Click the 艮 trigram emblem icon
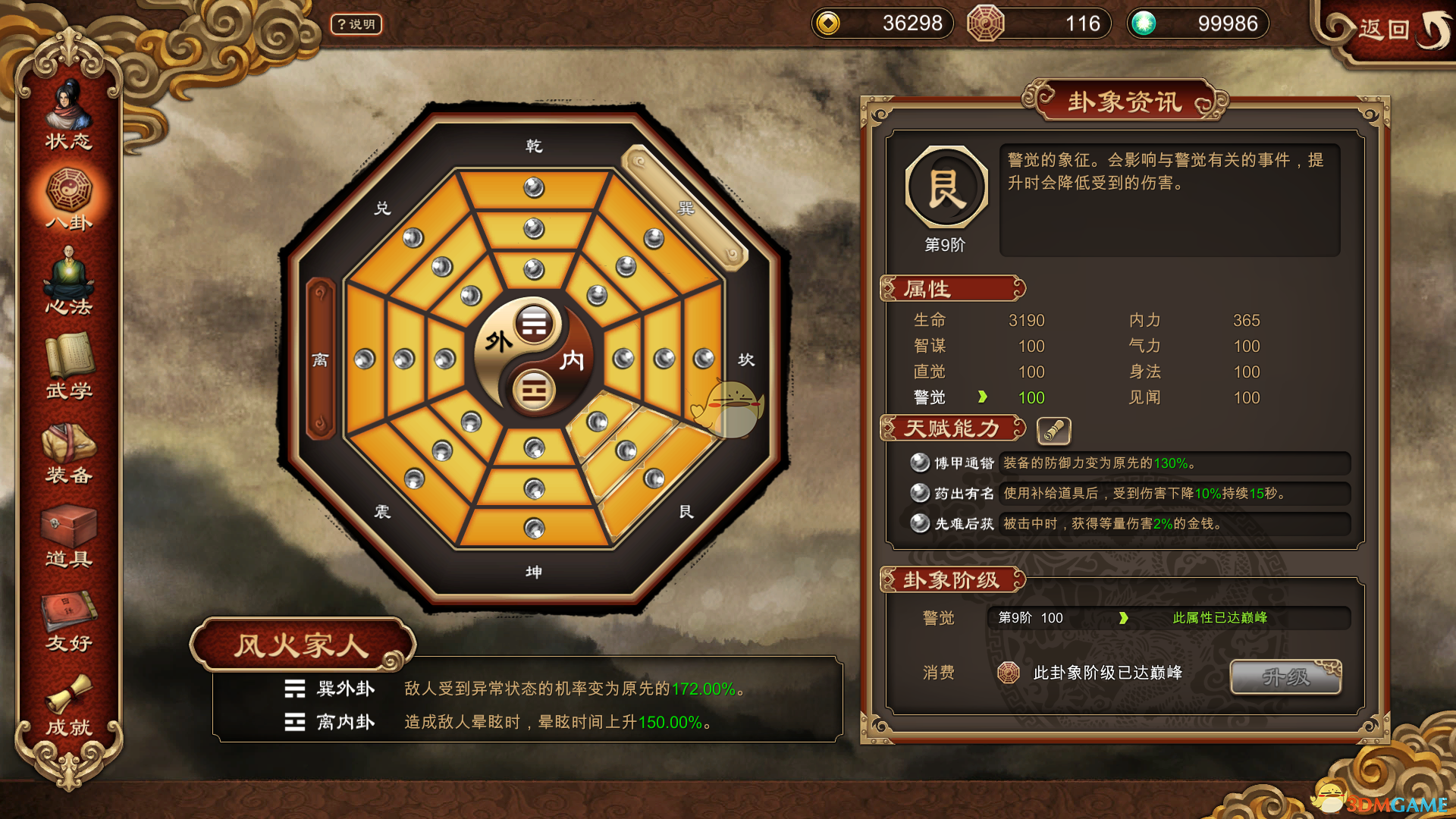This screenshot has height=819, width=1456. (x=946, y=188)
